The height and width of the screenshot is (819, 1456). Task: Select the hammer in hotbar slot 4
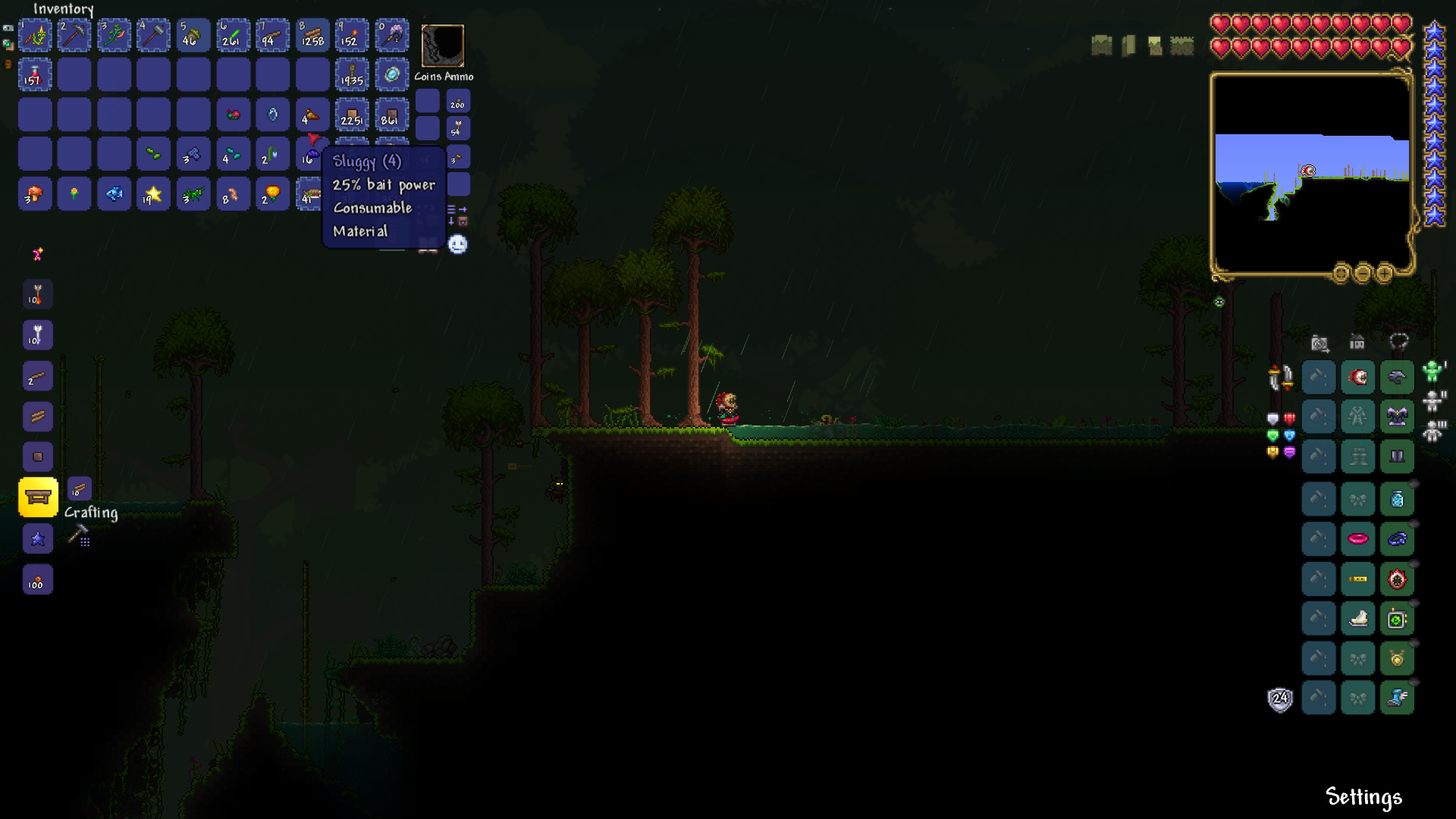(x=154, y=36)
